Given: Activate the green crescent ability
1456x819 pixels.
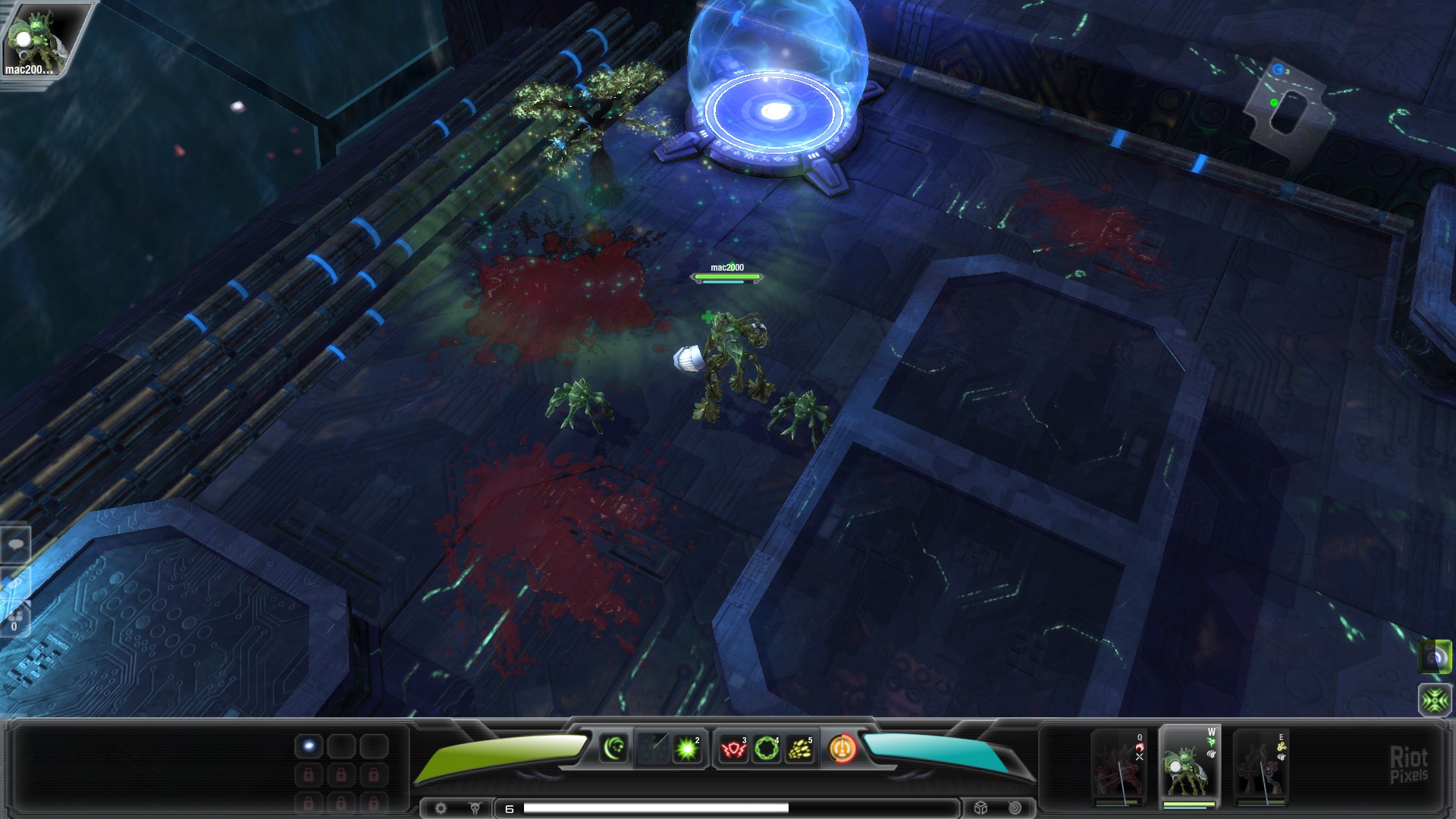Looking at the screenshot, I should pos(614,748).
